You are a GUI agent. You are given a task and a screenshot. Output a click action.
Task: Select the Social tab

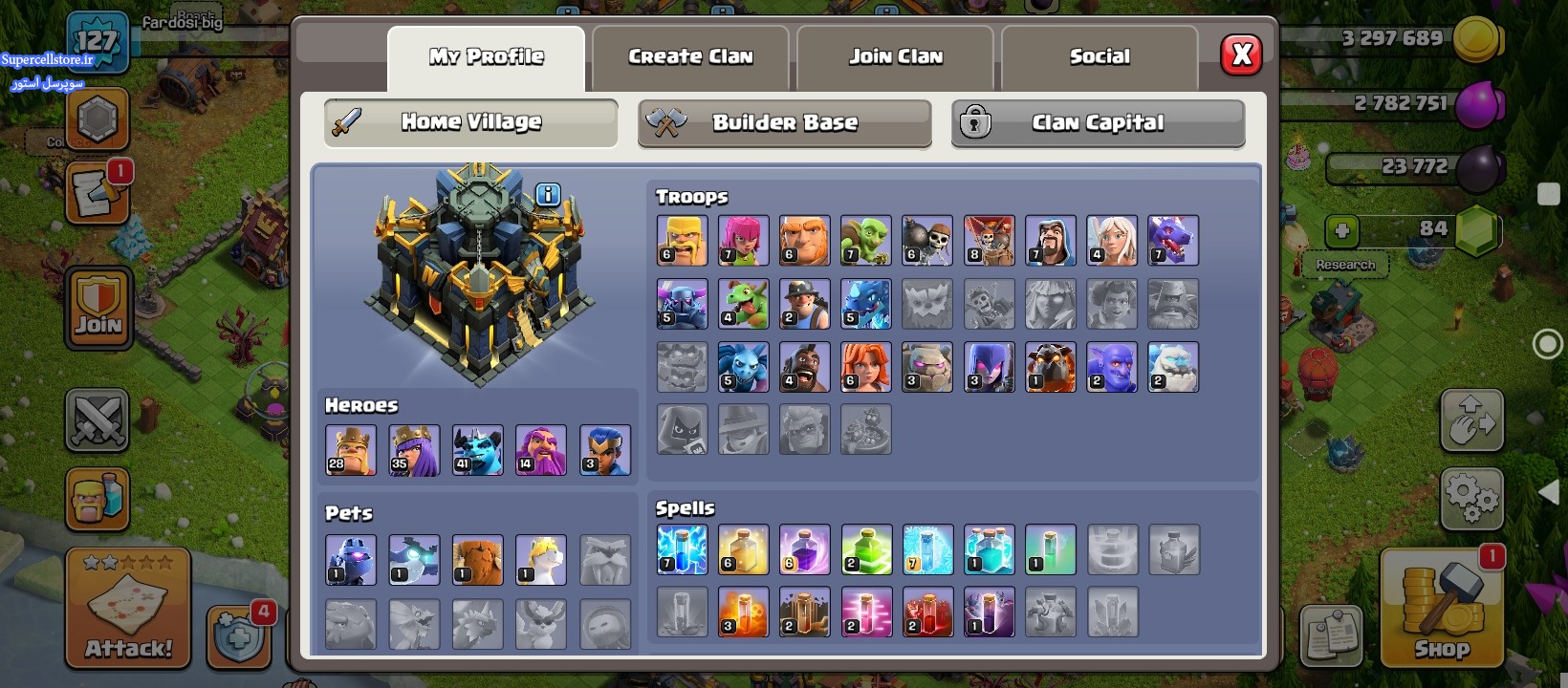point(1100,57)
